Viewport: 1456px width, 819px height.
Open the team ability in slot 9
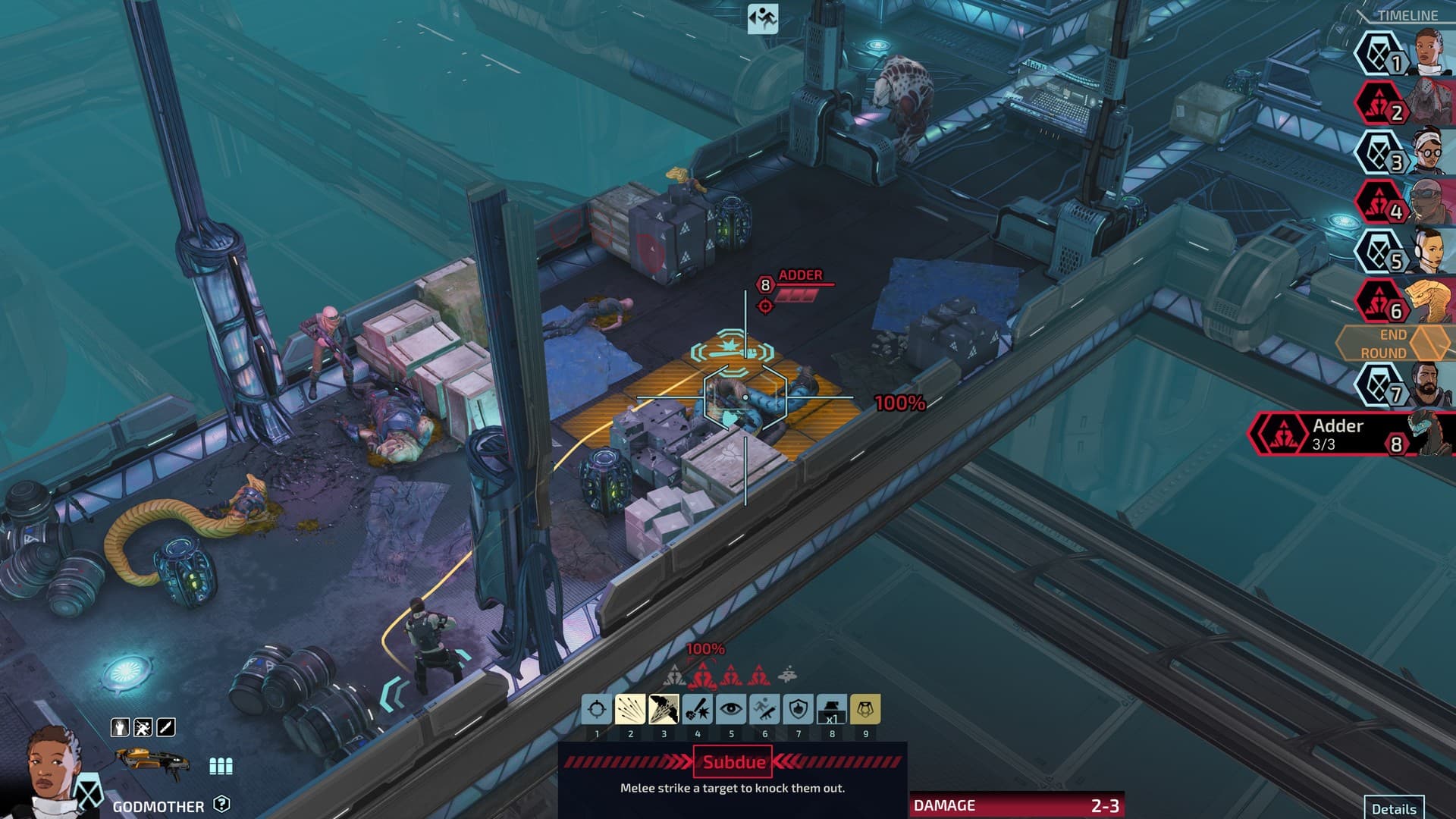[865, 710]
